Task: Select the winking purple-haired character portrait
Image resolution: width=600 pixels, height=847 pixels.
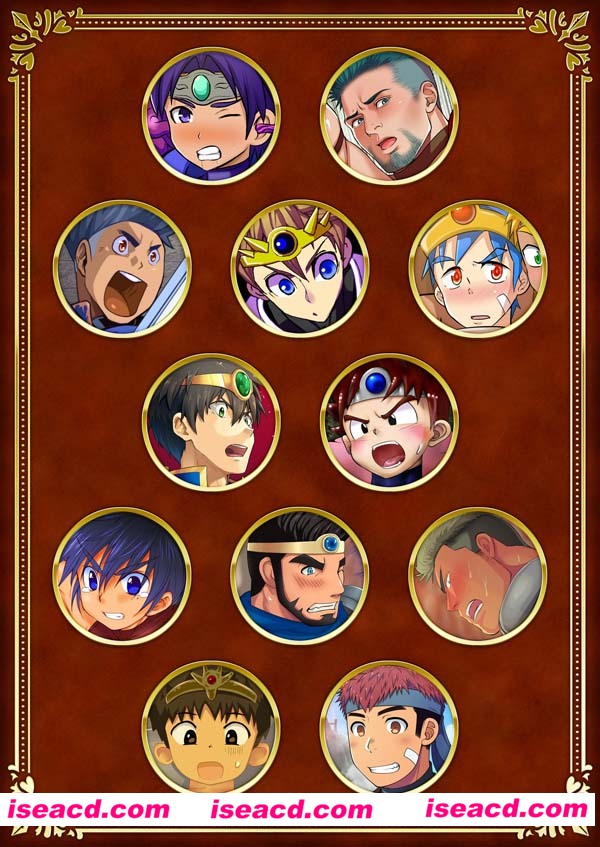Action: tap(211, 116)
